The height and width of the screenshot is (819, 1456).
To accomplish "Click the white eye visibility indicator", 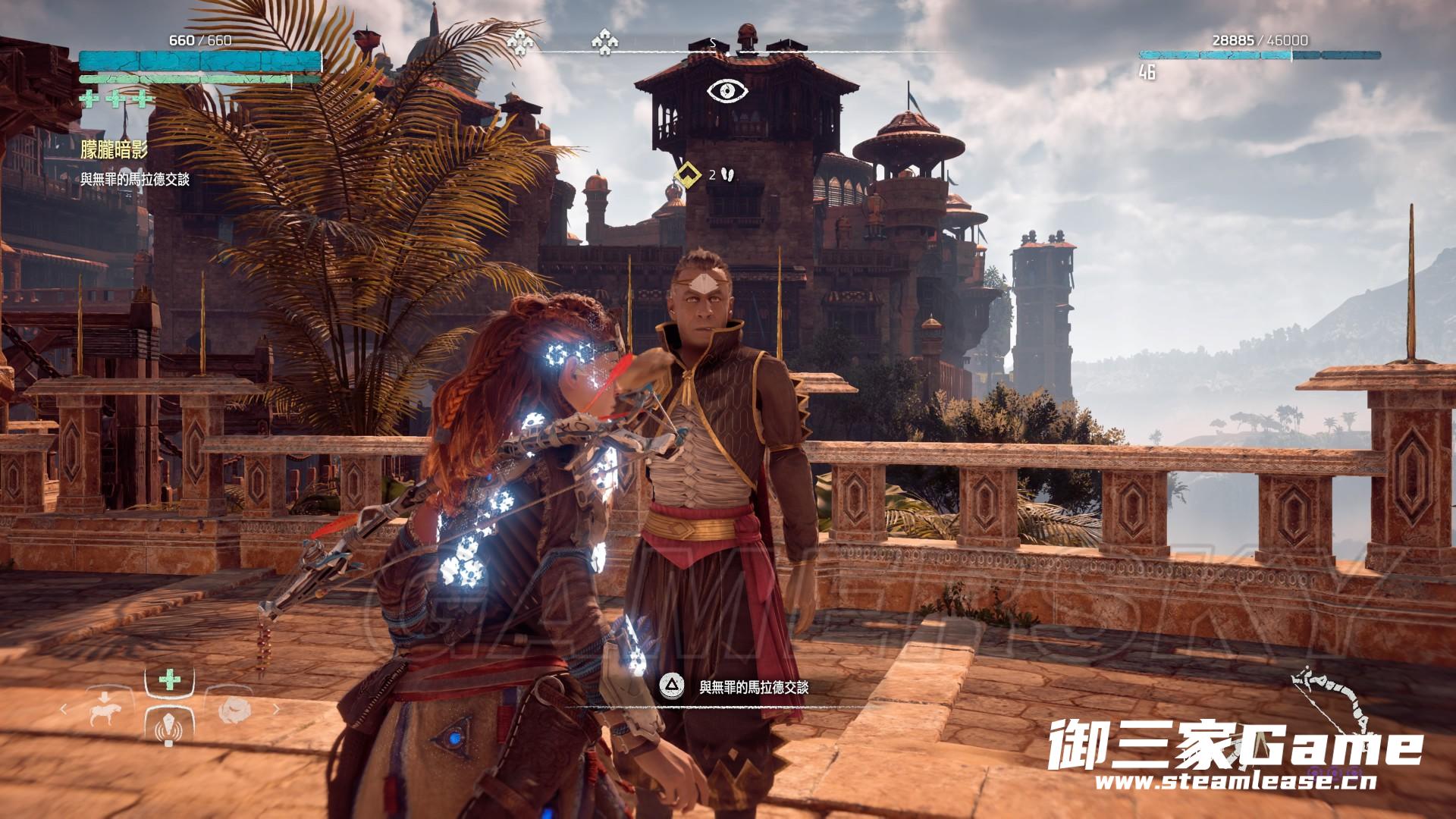I will click(x=728, y=91).
